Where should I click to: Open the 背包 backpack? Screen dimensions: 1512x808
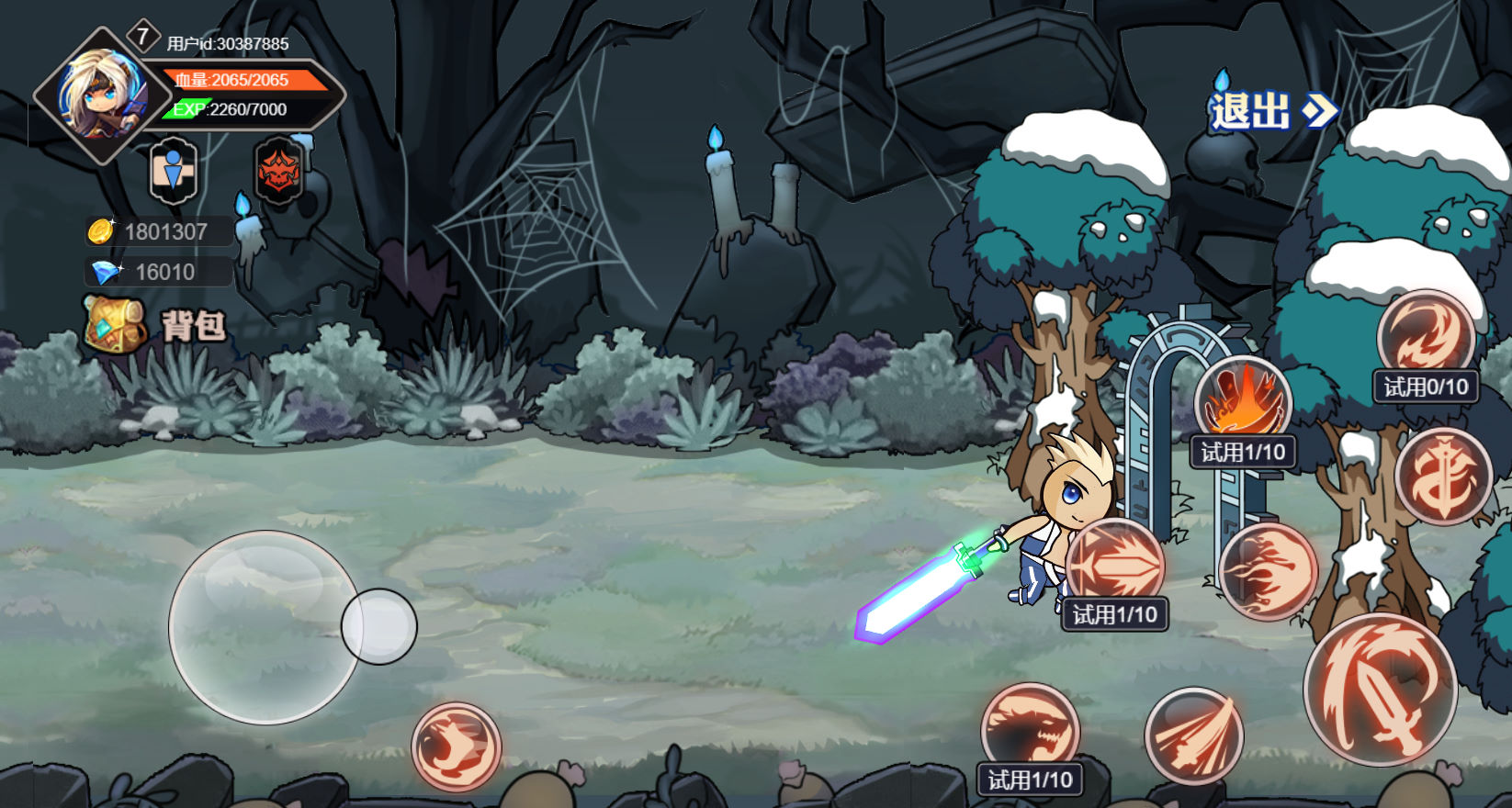pos(154,325)
